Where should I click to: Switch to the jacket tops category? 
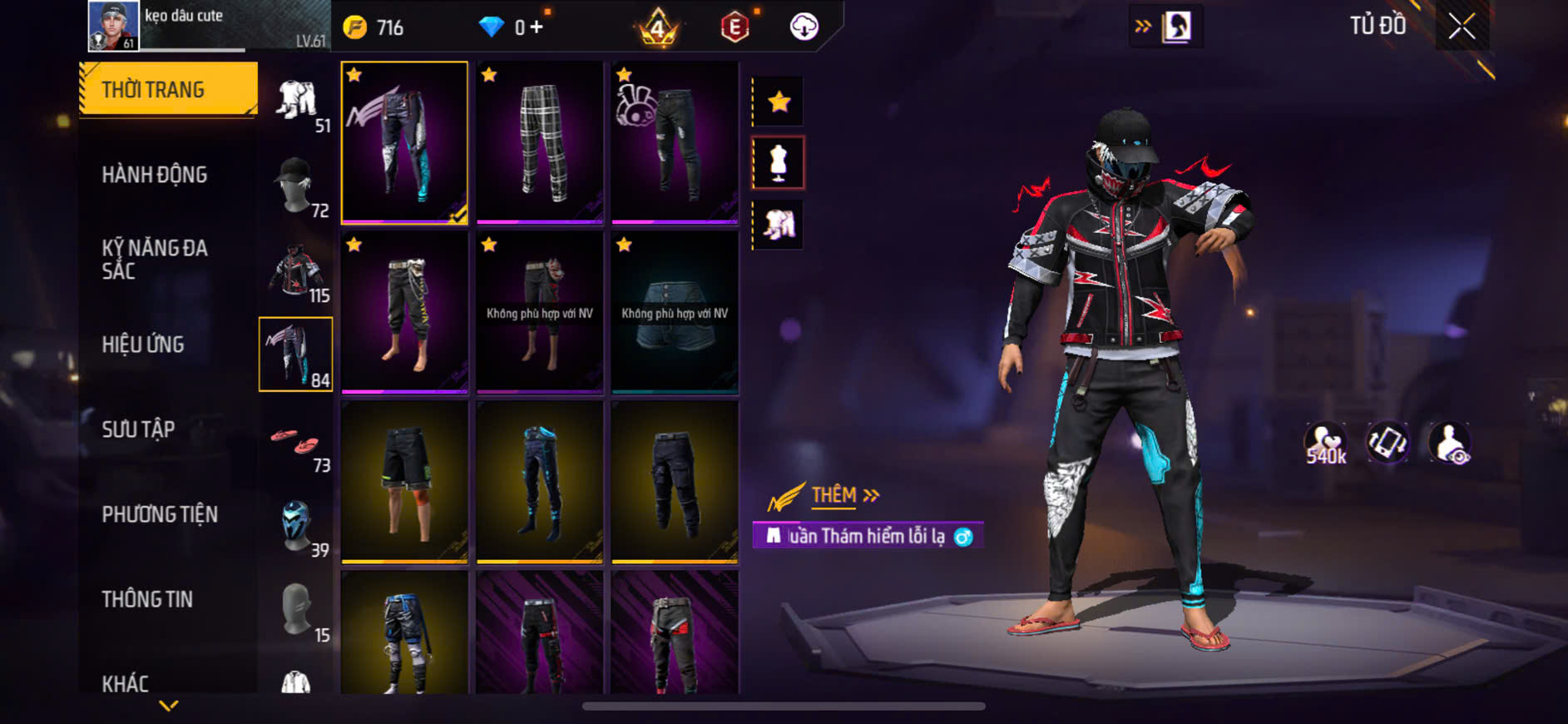[x=297, y=272]
